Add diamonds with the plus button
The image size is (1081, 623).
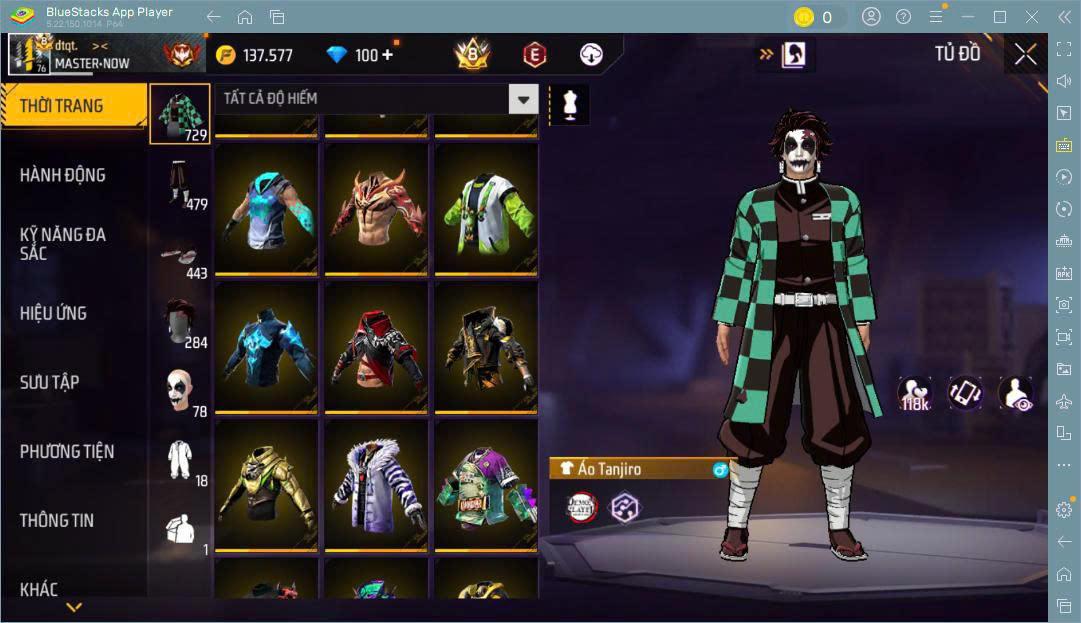click(387, 55)
